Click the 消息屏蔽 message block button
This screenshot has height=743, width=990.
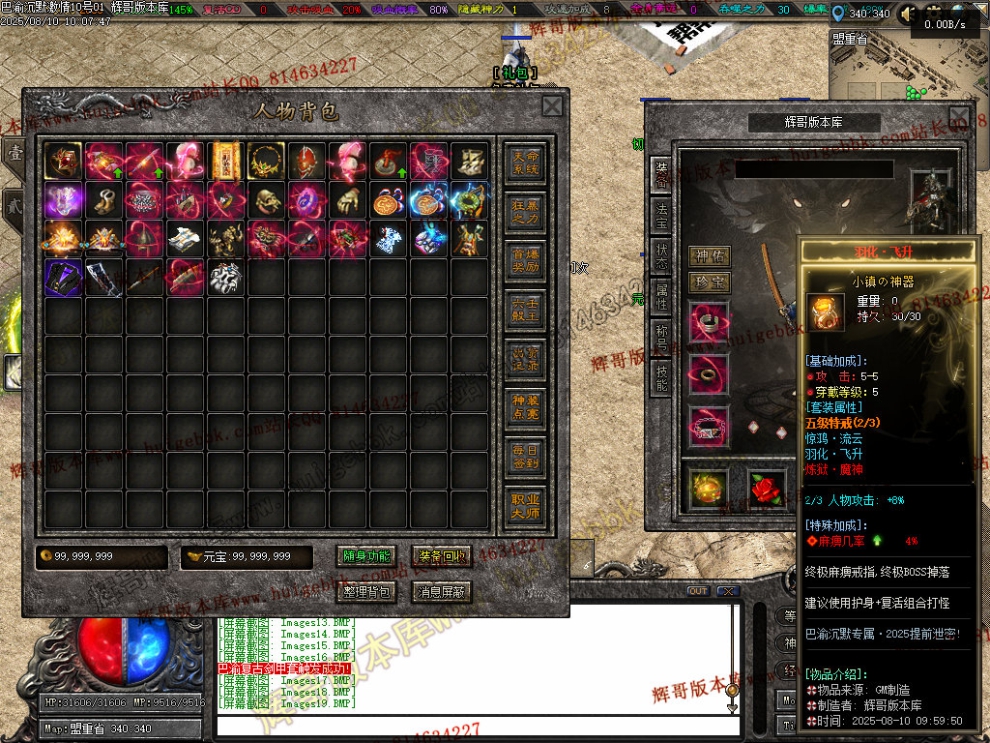(x=441, y=592)
